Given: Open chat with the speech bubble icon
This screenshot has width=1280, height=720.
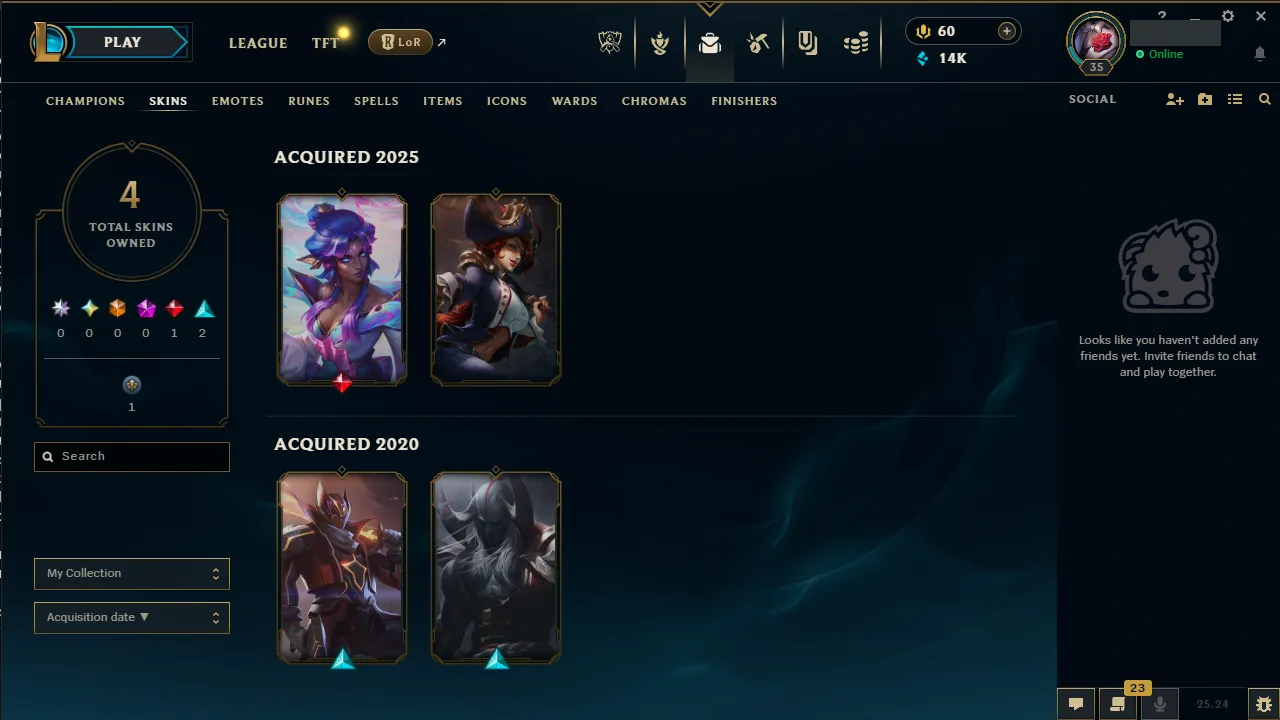Looking at the screenshot, I should (1075, 703).
